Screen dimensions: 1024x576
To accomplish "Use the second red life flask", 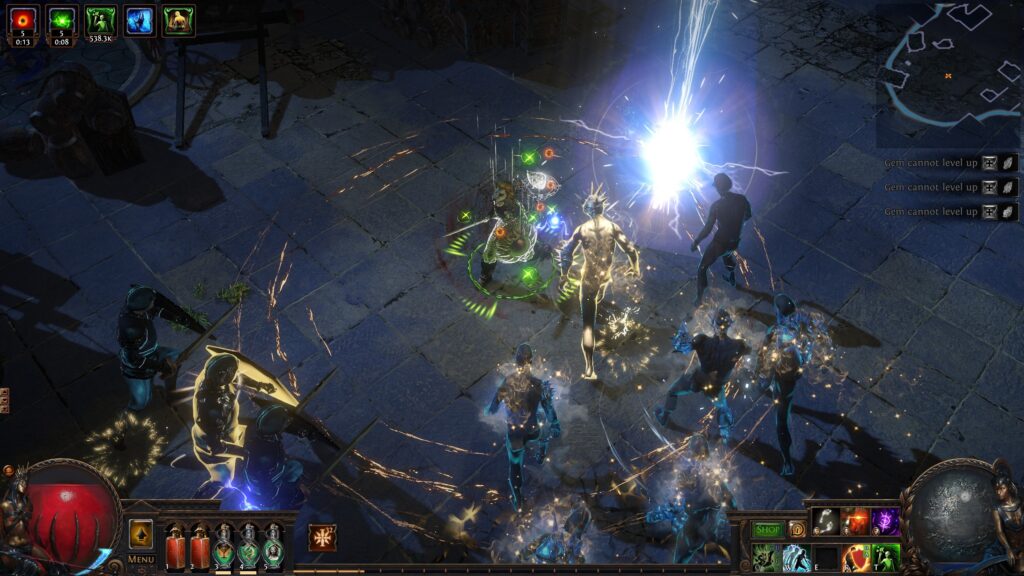I will pos(199,547).
